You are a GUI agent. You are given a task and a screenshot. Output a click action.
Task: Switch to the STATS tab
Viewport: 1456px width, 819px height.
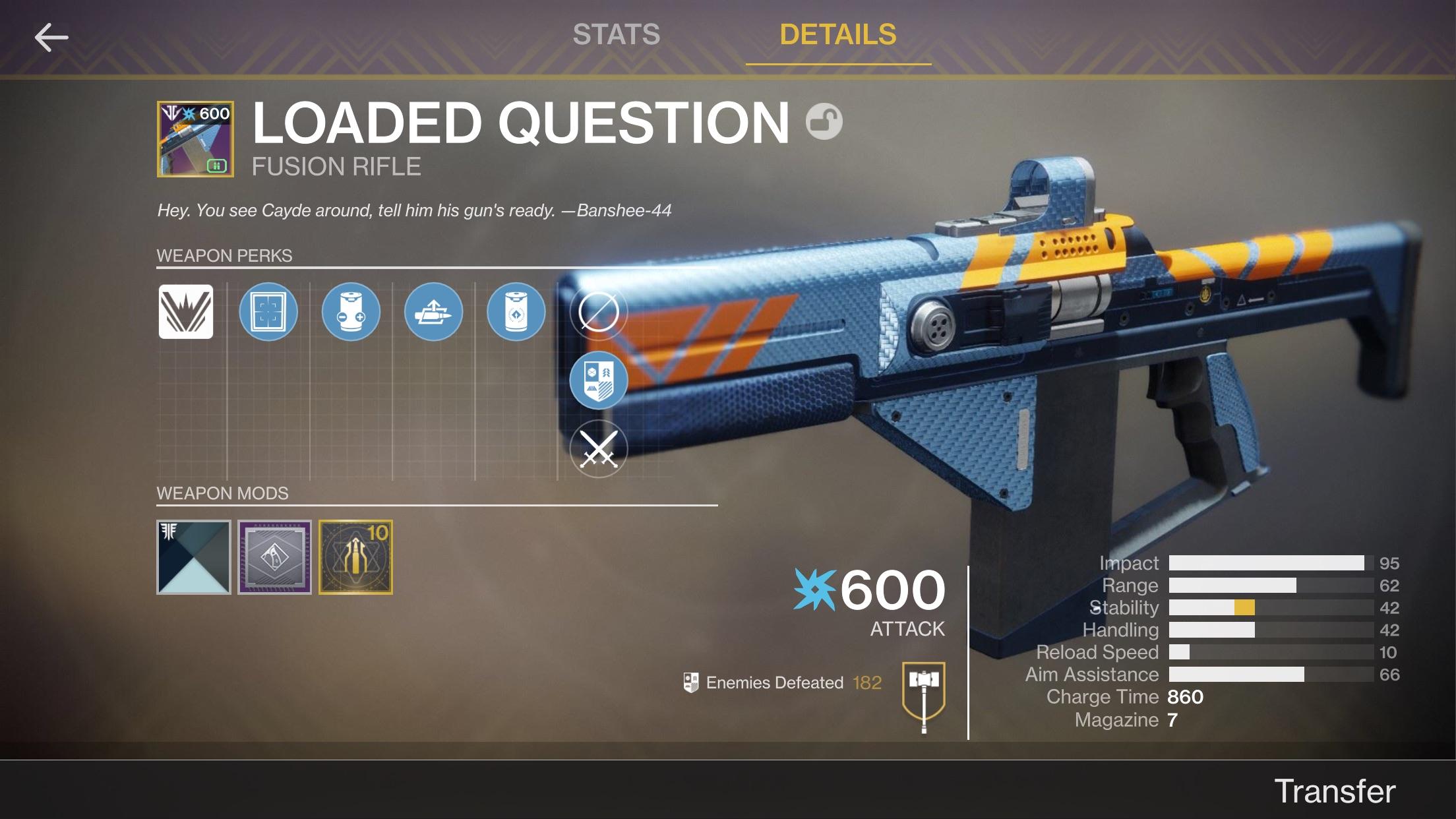click(616, 34)
